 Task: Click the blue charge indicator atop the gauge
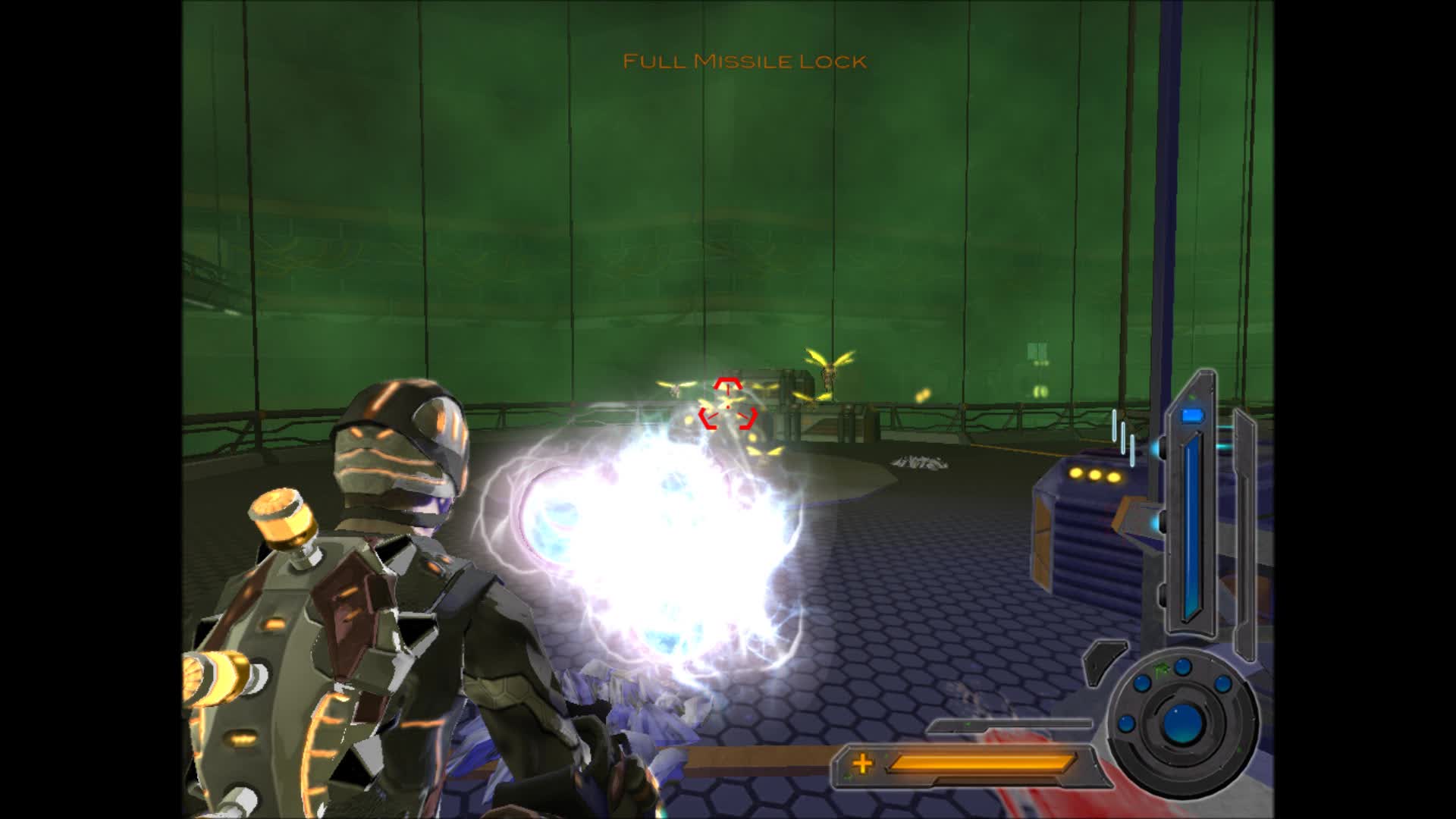click(1192, 416)
